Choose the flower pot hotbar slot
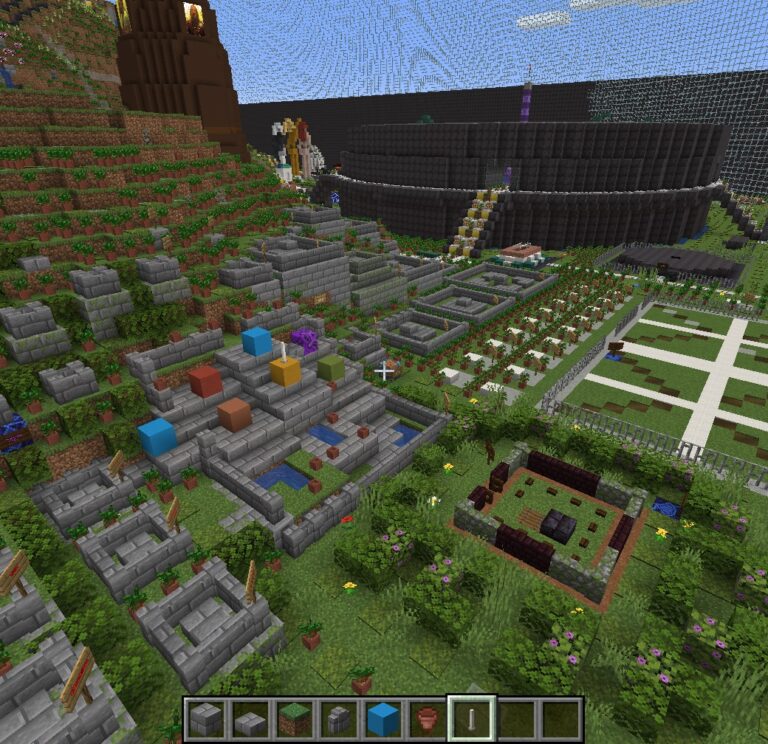The width and height of the screenshot is (768, 744). 427,718
